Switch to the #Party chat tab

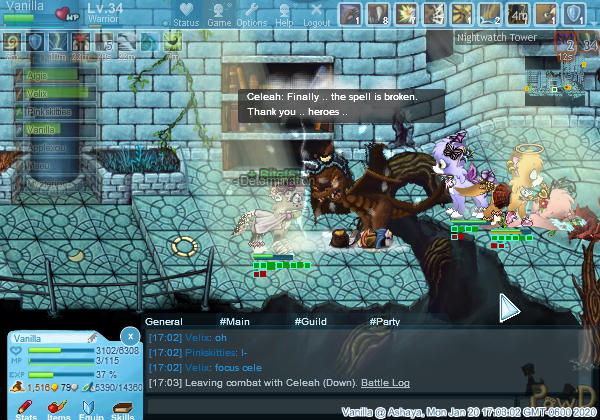click(x=385, y=322)
